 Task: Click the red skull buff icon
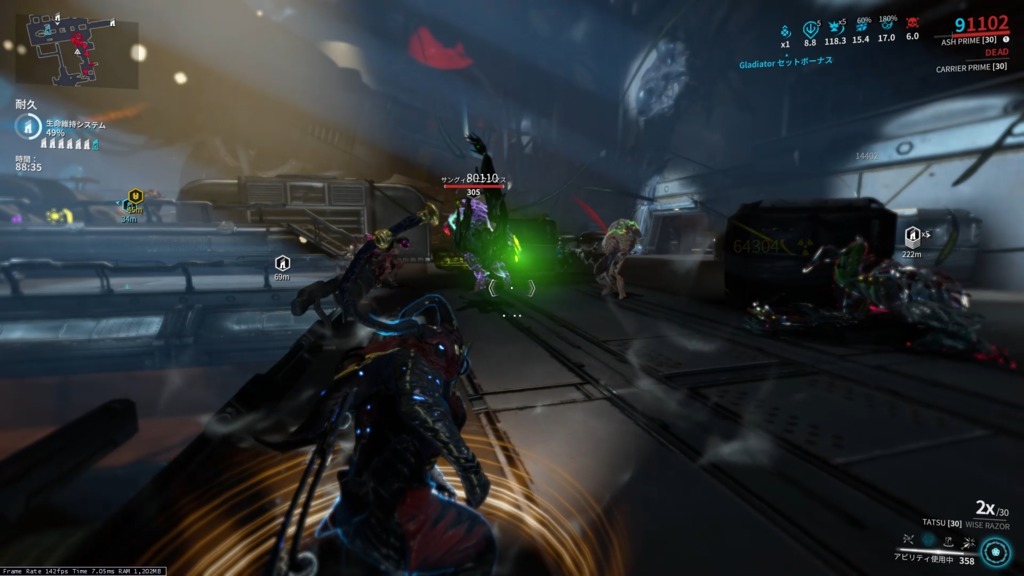pos(912,24)
